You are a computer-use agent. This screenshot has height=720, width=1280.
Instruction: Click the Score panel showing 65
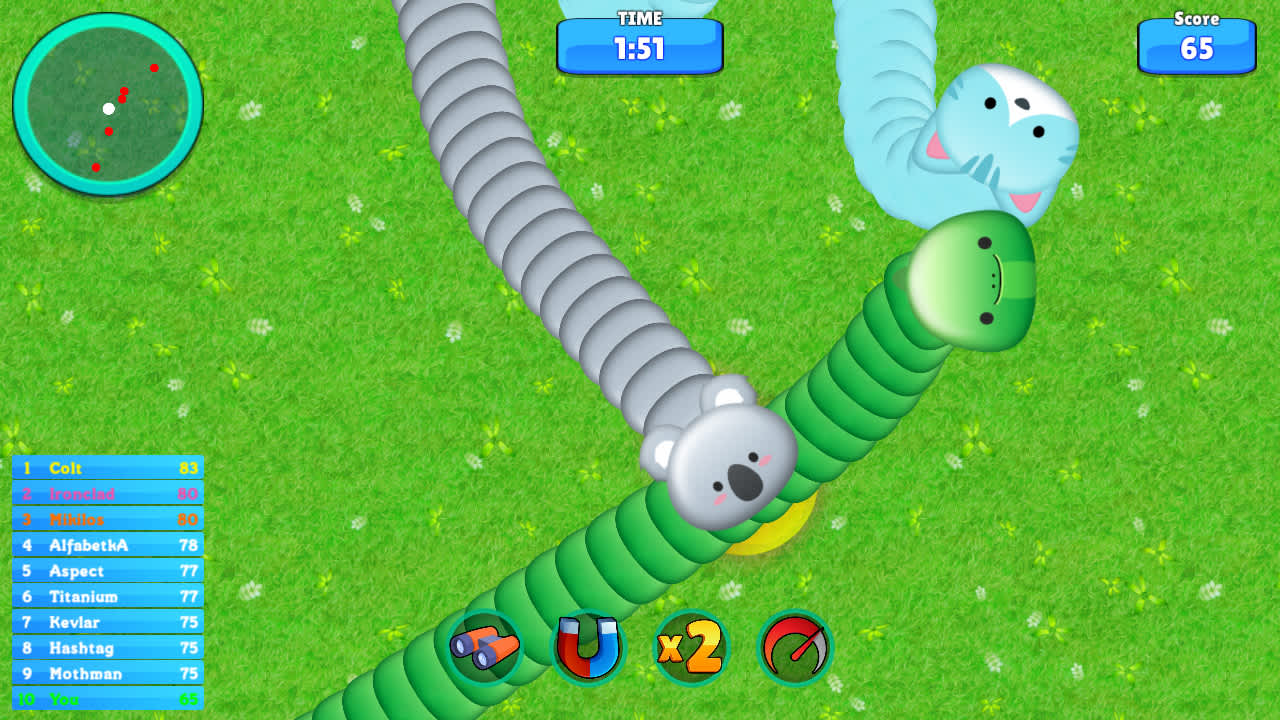(1196, 45)
